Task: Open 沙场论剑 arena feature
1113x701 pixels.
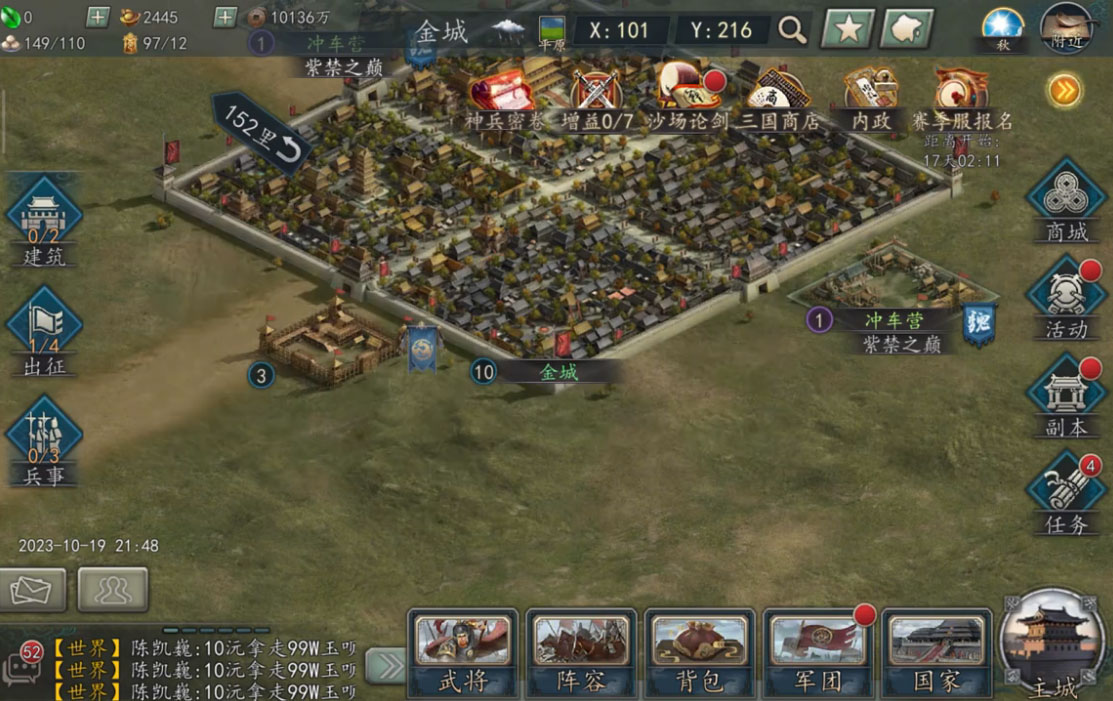Action: pos(686,98)
